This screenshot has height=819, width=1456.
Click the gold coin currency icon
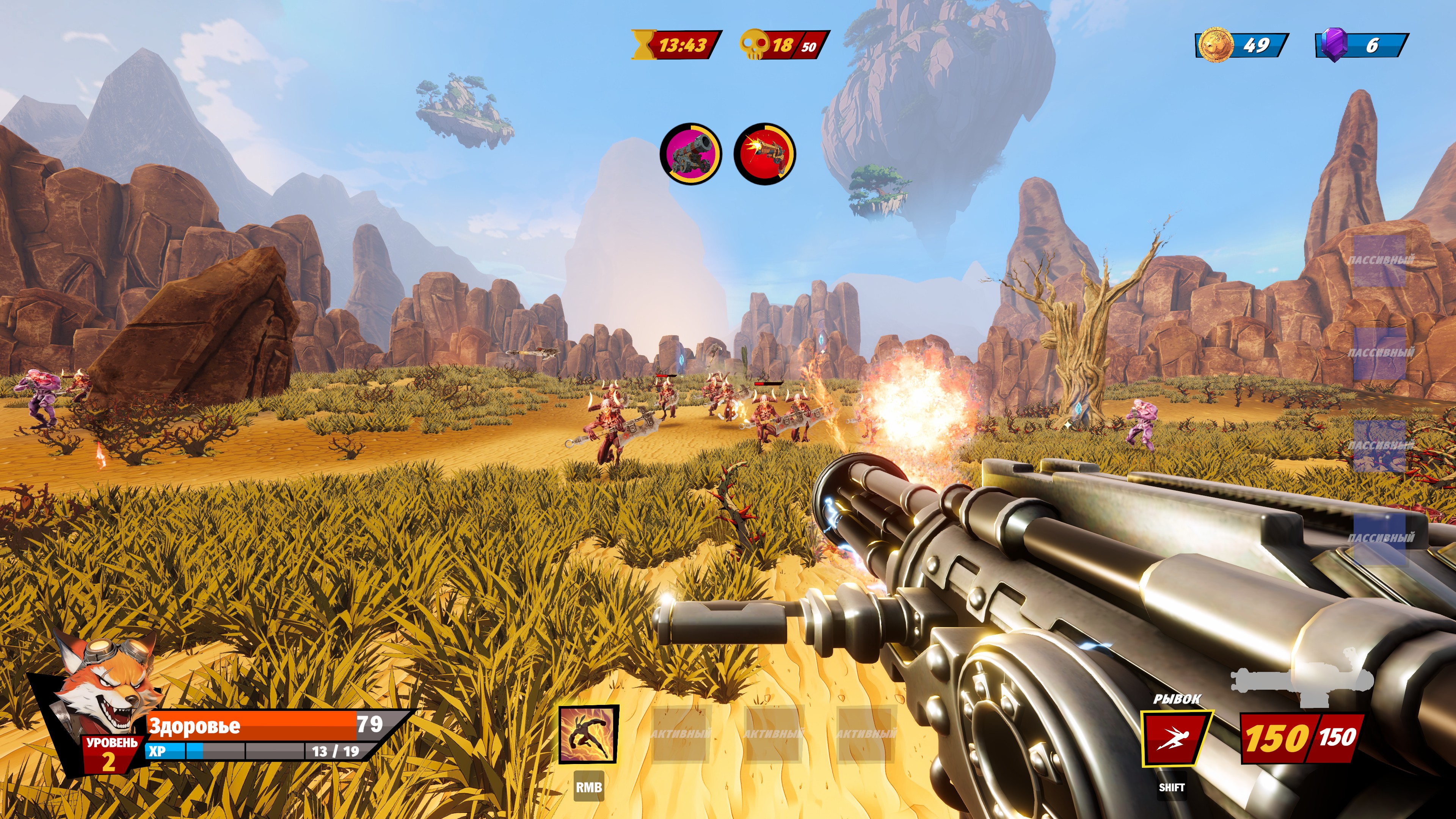pos(1215,45)
